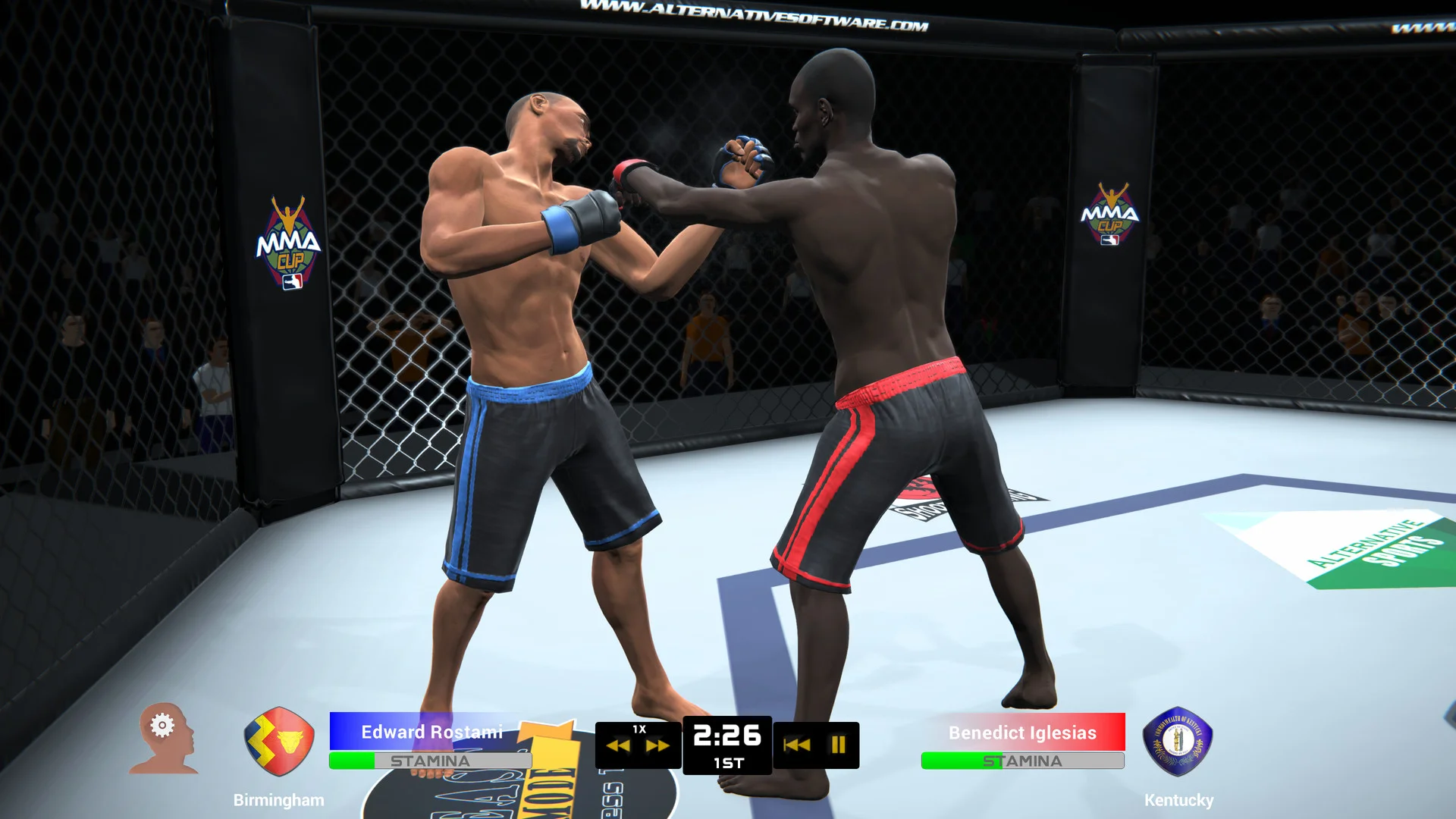This screenshot has width=1456, height=819.
Task: Click Benedict Iglesias's stamina bar
Action: tap(1022, 761)
